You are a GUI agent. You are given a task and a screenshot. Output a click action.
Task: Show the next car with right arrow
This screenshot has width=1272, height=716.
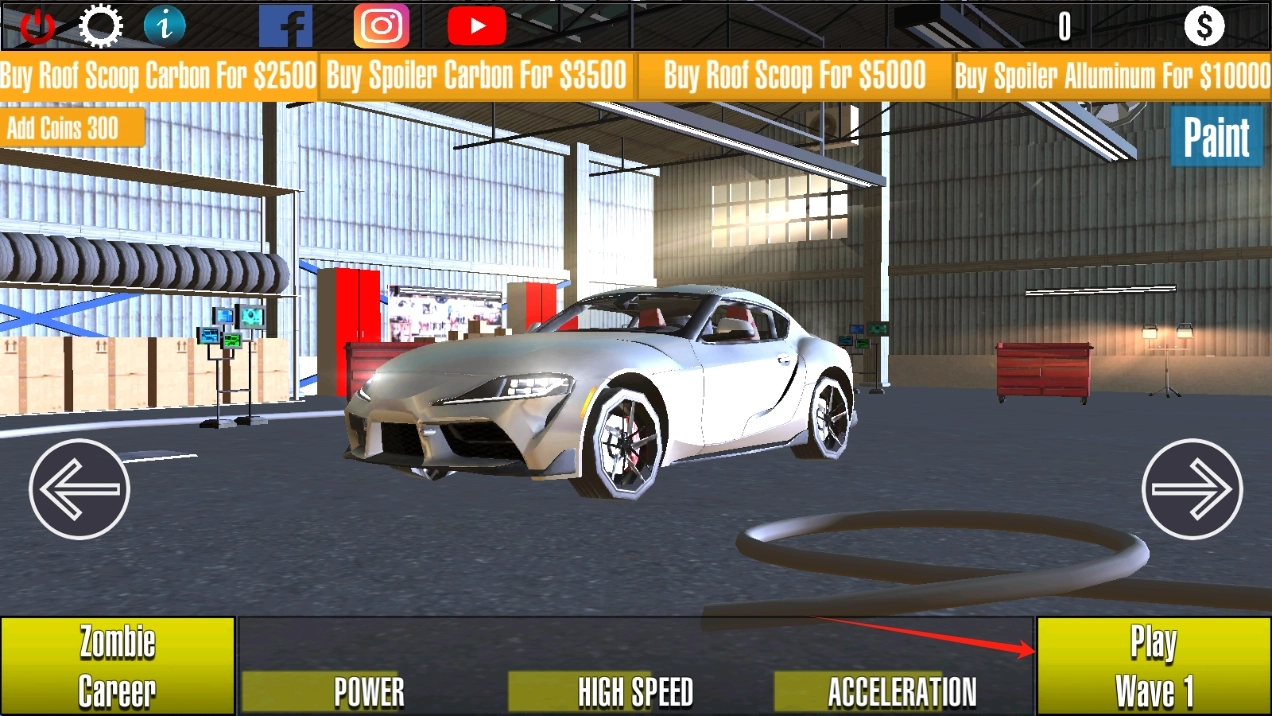[1192, 489]
